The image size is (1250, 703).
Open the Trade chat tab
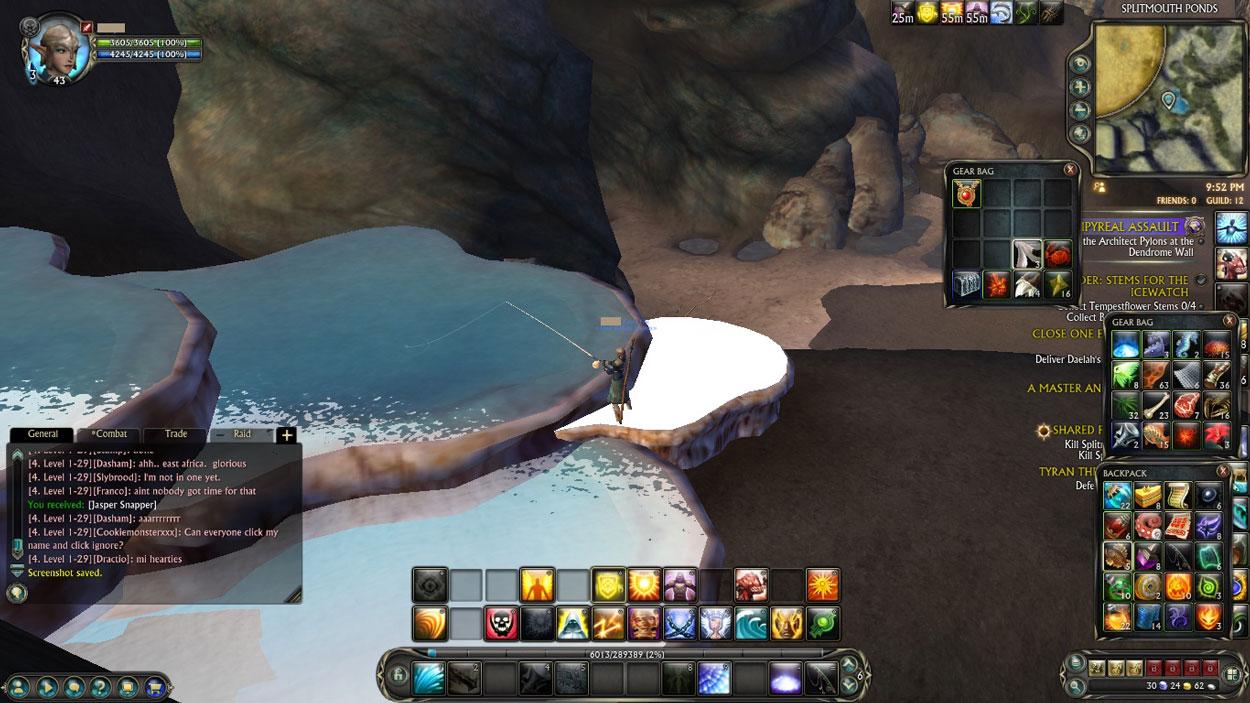pyautogui.click(x=176, y=434)
